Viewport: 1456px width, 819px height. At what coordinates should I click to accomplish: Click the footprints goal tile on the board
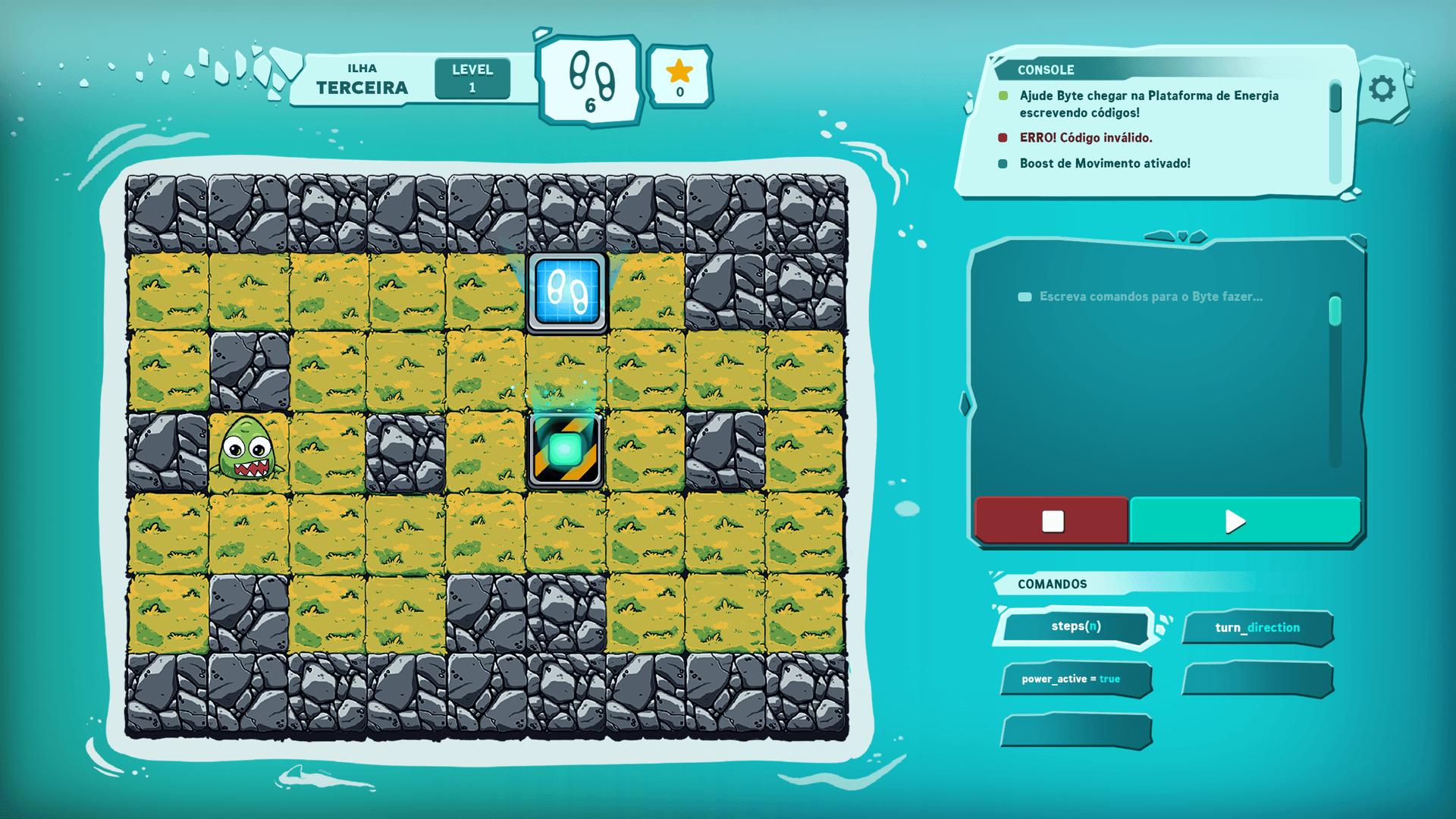tap(566, 293)
